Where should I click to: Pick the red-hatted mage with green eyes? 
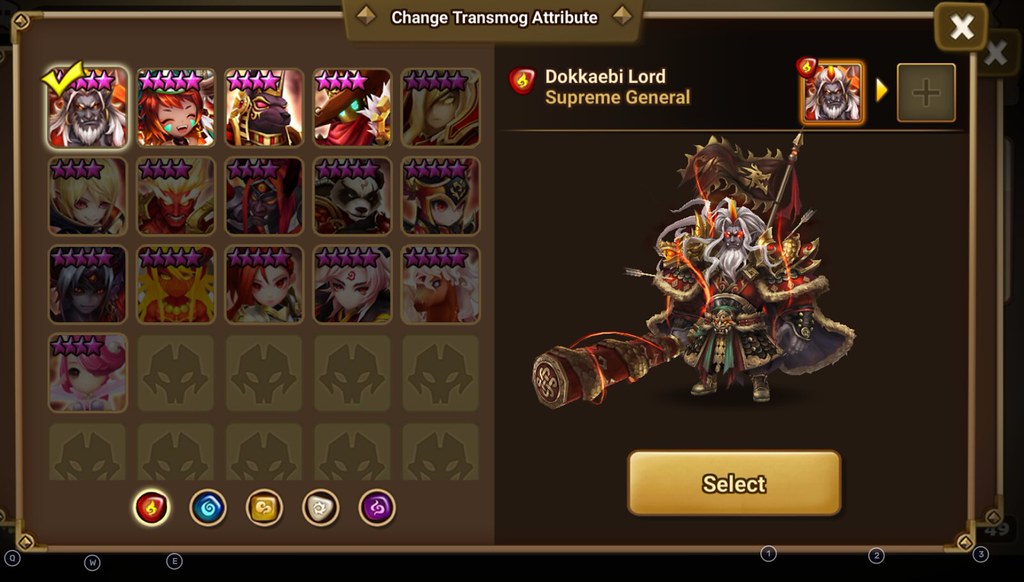[x=352, y=108]
